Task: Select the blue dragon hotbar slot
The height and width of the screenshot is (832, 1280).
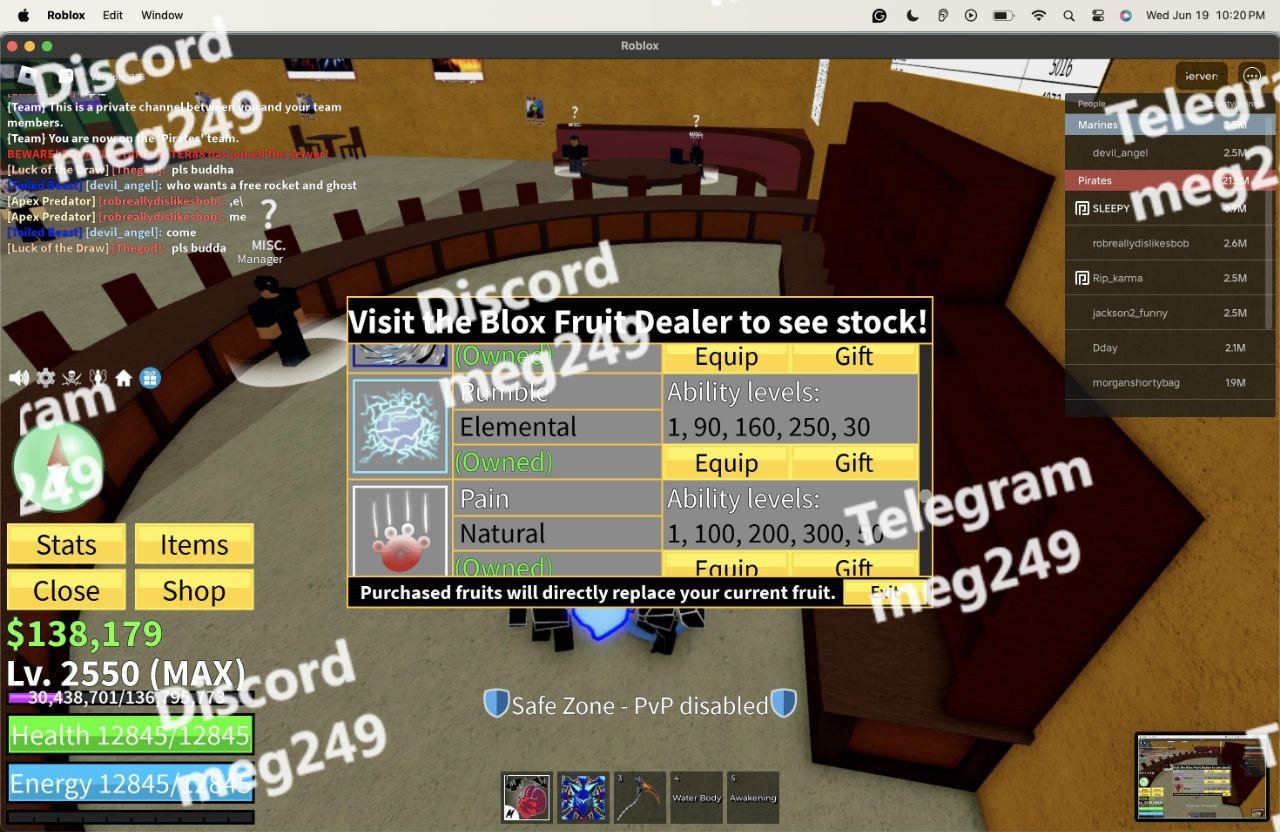Action: click(583, 797)
